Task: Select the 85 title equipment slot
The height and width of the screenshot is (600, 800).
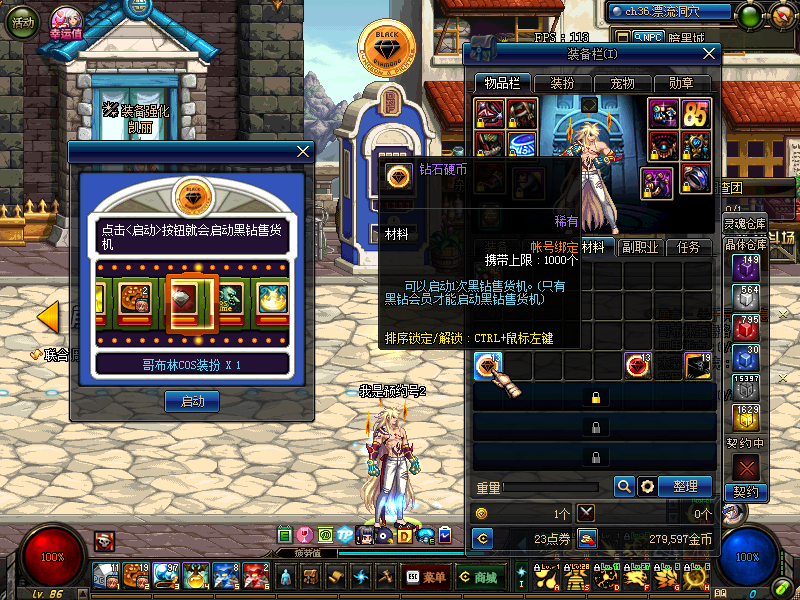Action: (695, 113)
